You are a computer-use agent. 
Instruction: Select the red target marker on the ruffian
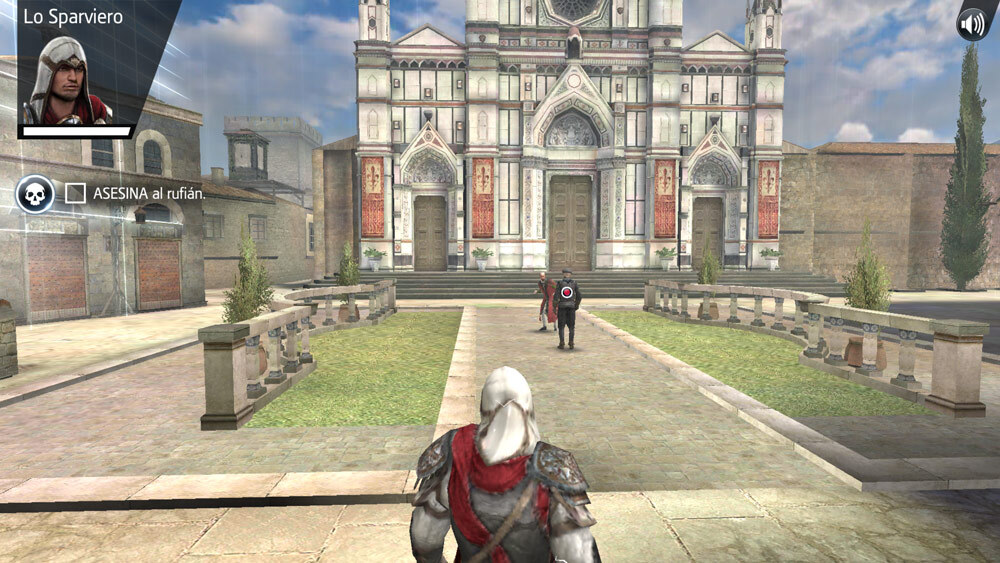(567, 292)
